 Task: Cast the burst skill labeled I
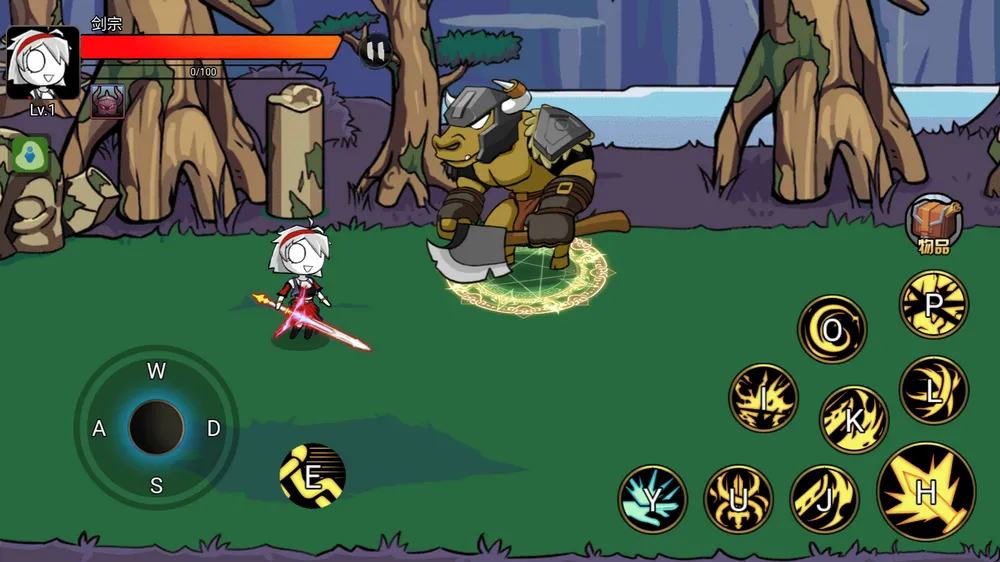(x=763, y=398)
